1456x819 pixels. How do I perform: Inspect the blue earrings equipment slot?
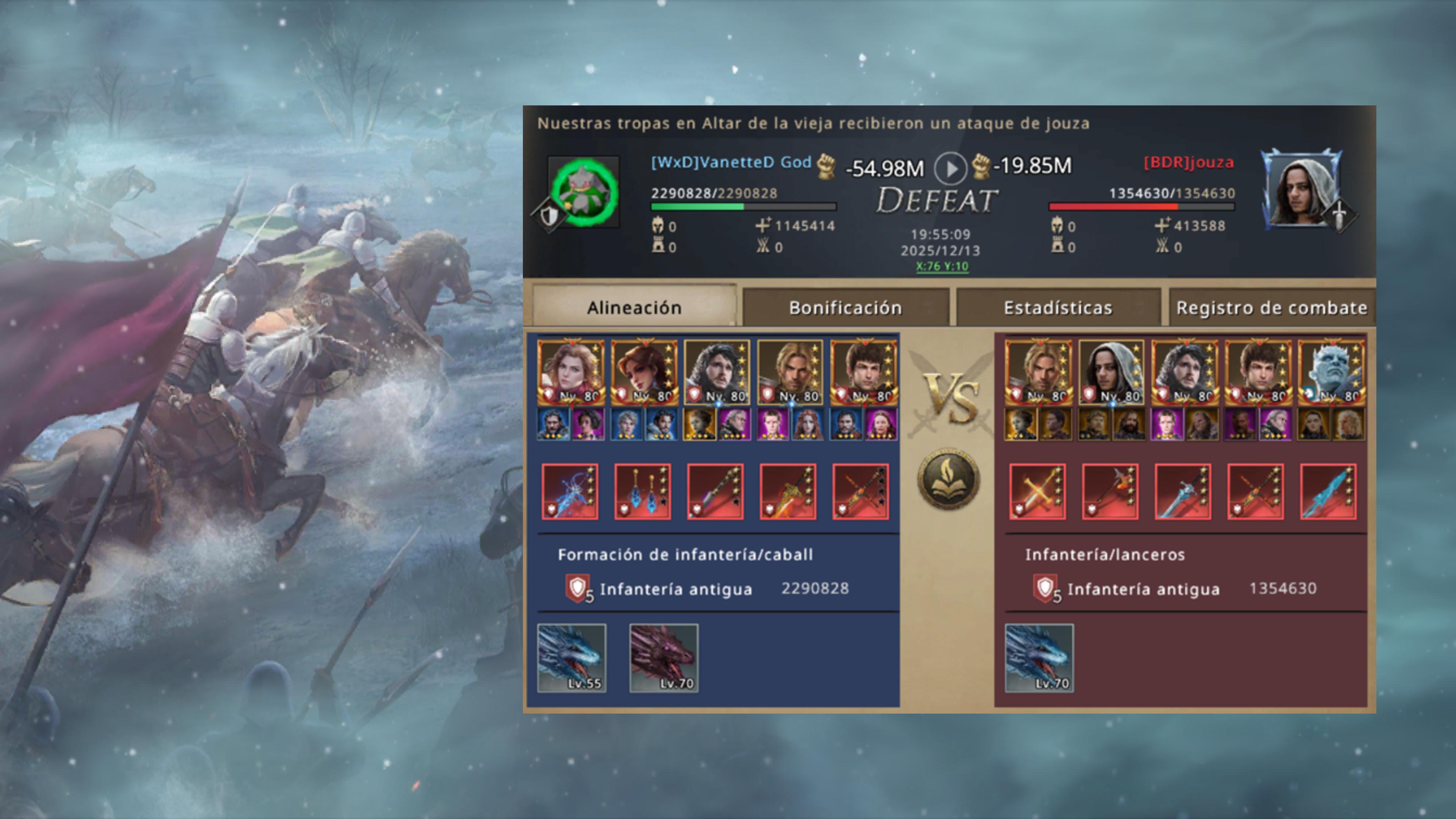[x=643, y=491]
